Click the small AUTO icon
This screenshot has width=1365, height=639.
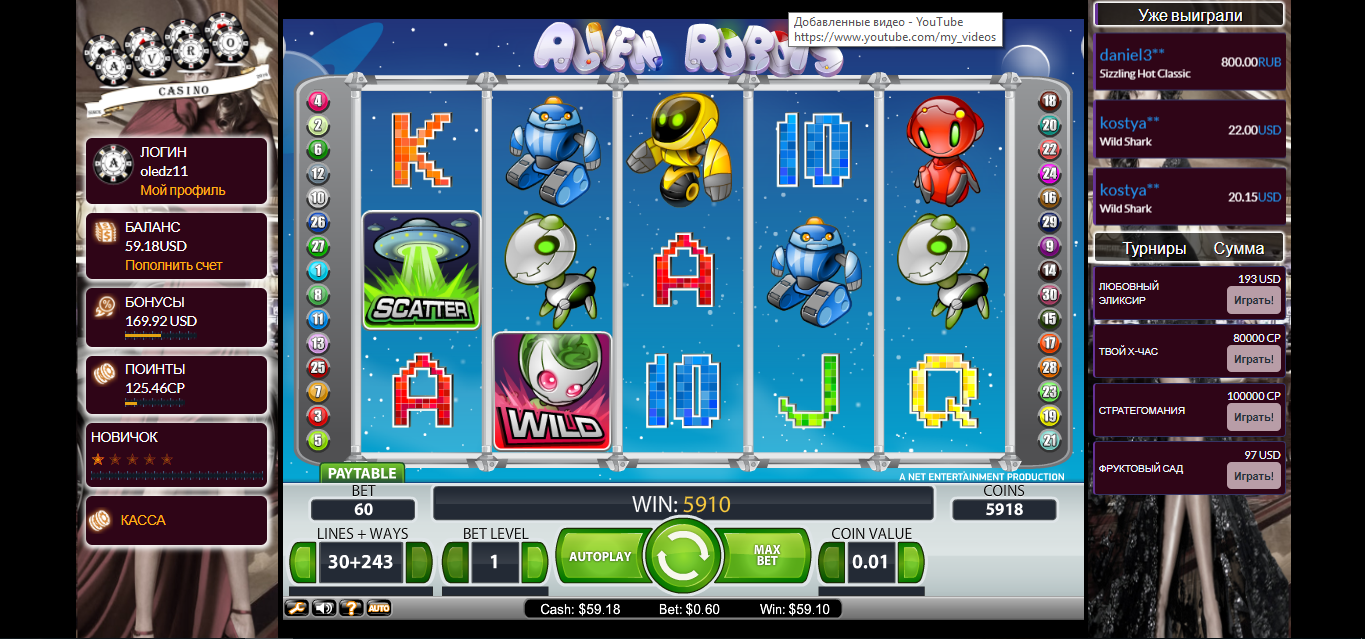pyautogui.click(x=379, y=607)
